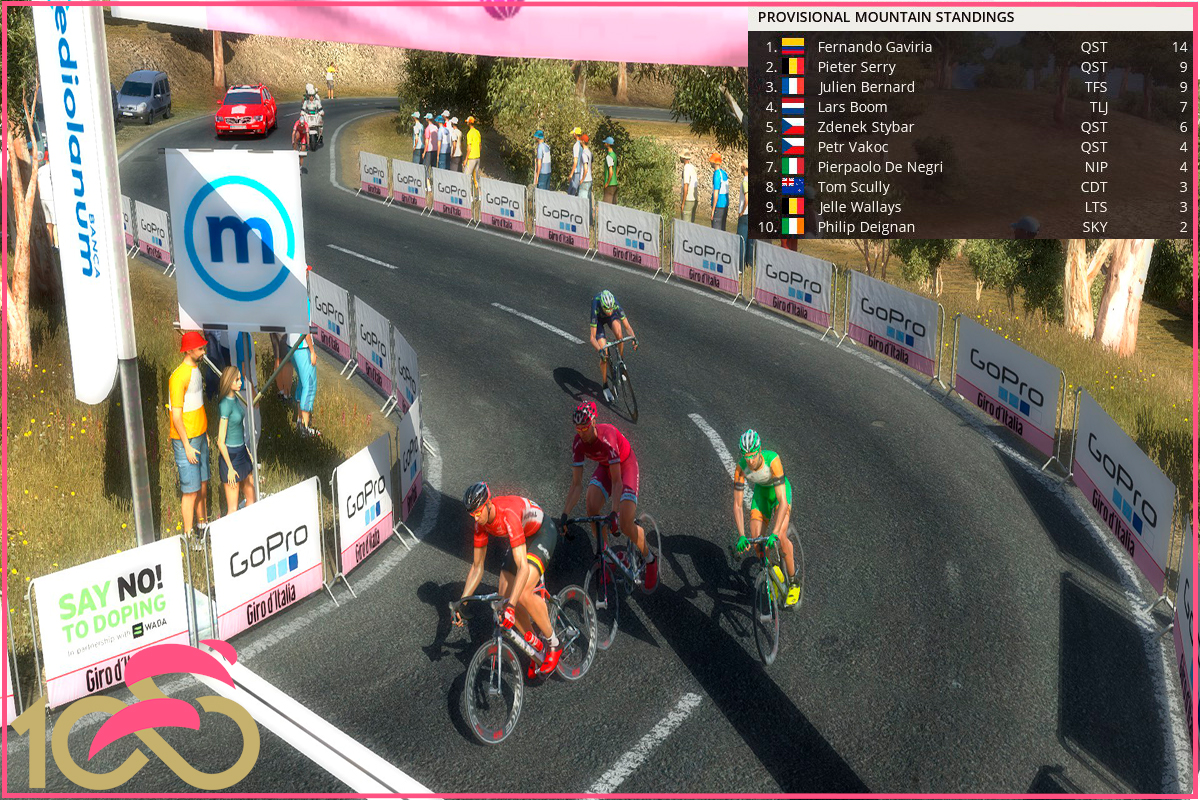Select Fernando Gaviria in the mountain standings

pos(874,47)
